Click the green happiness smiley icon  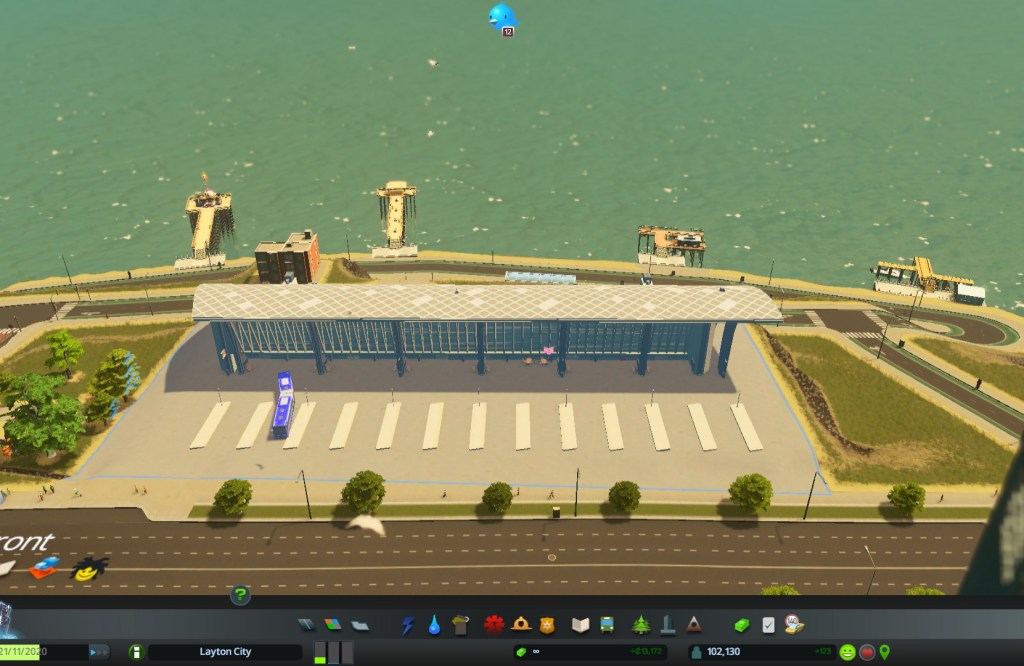847,652
